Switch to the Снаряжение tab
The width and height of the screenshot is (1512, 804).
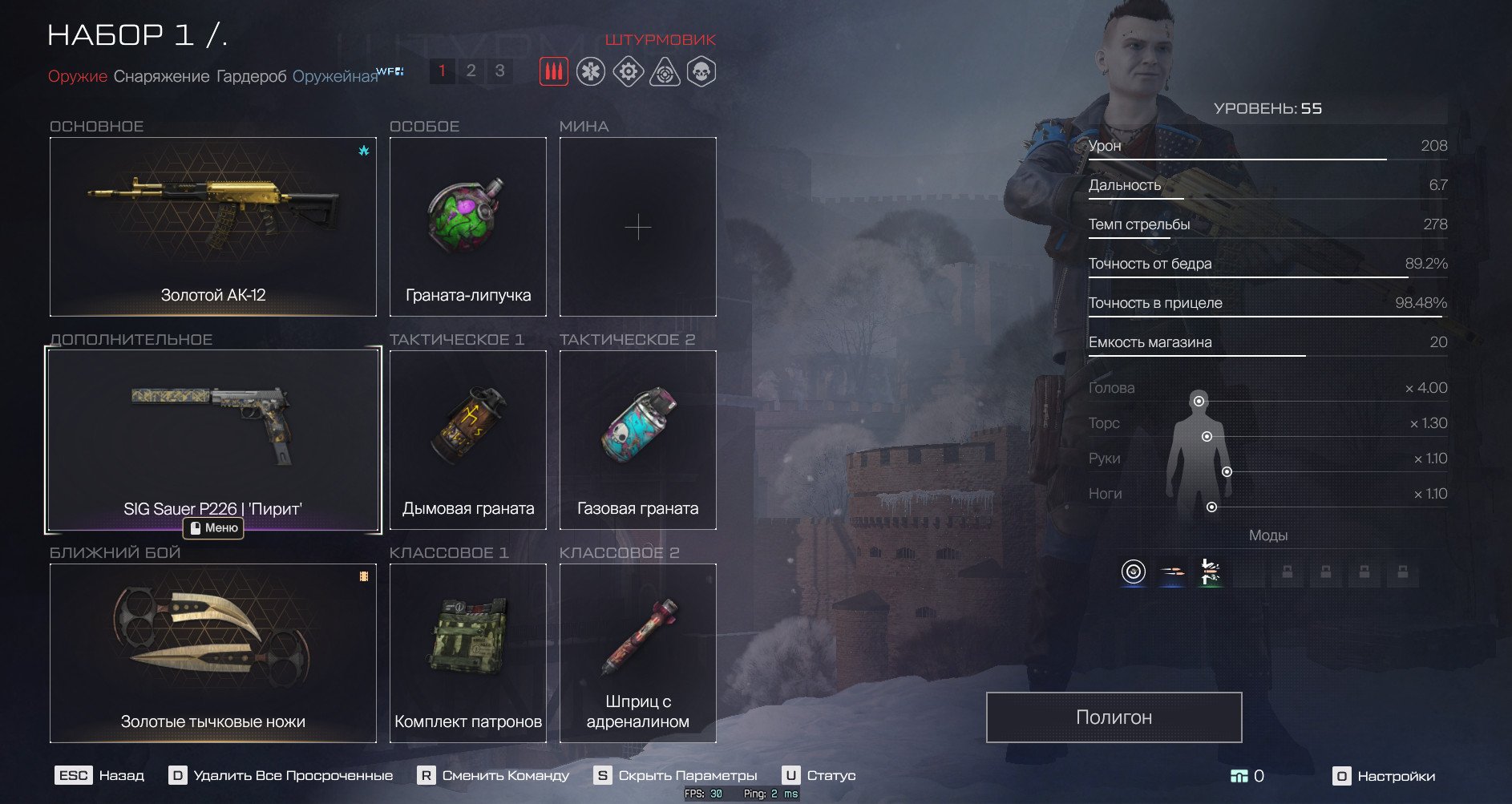click(161, 76)
